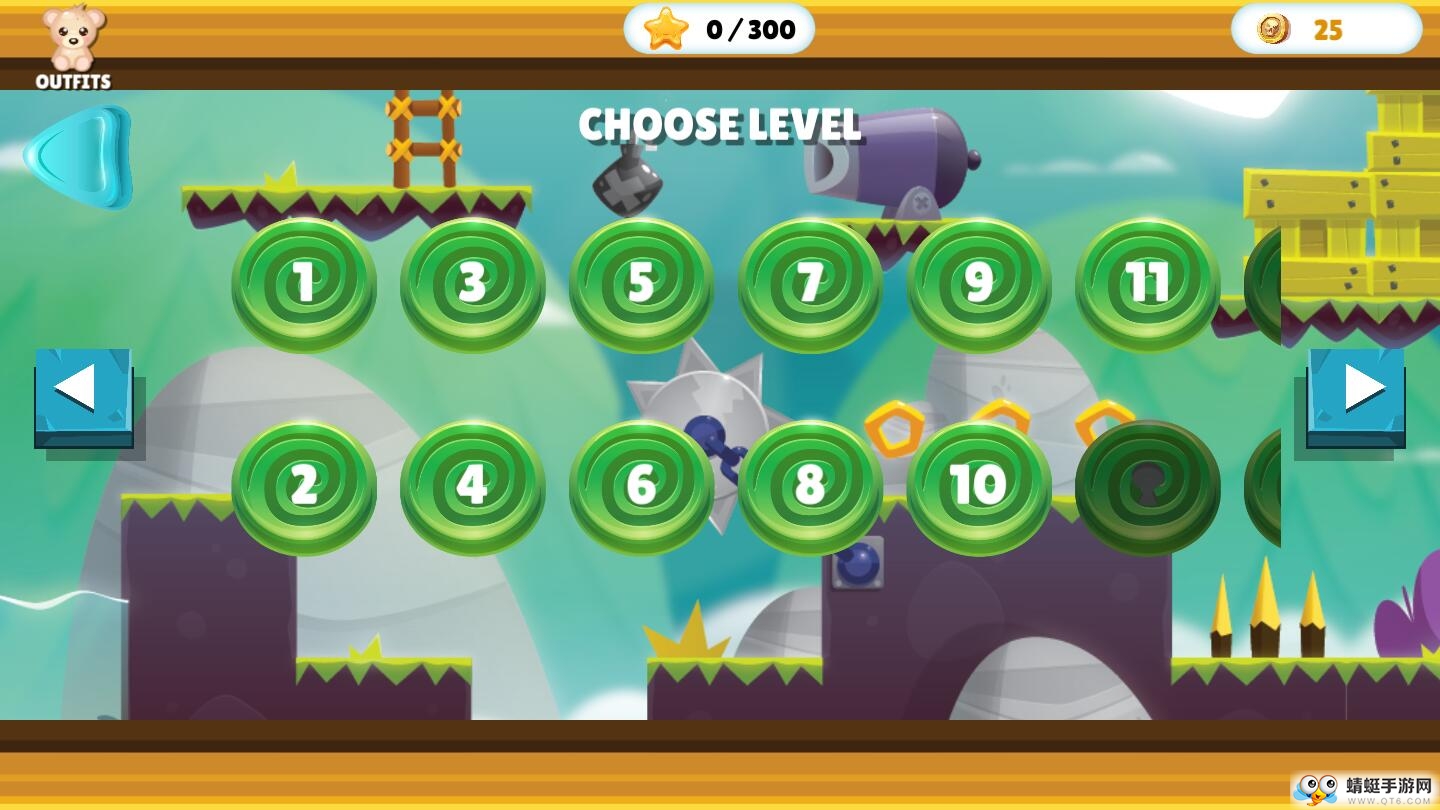Choose level 2
Screen dimensions: 1440x810
coord(304,487)
